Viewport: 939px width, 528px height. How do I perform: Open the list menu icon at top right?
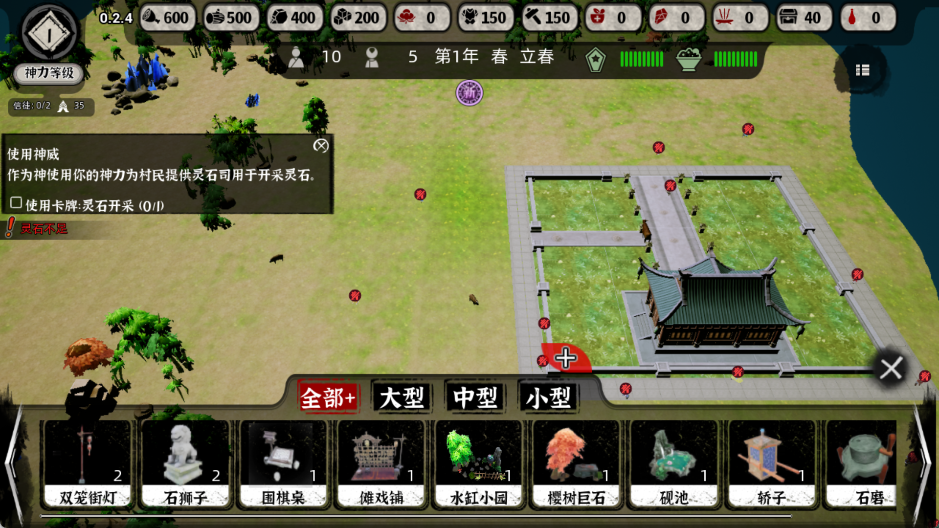[x=862, y=70]
